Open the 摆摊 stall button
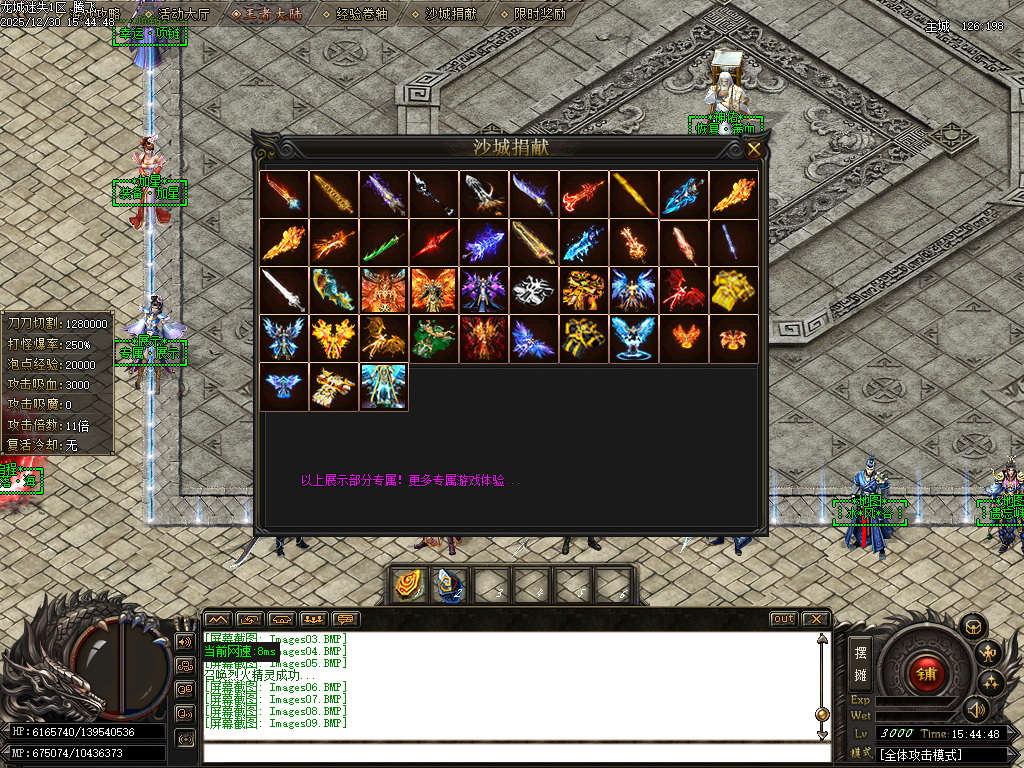 coord(861,662)
